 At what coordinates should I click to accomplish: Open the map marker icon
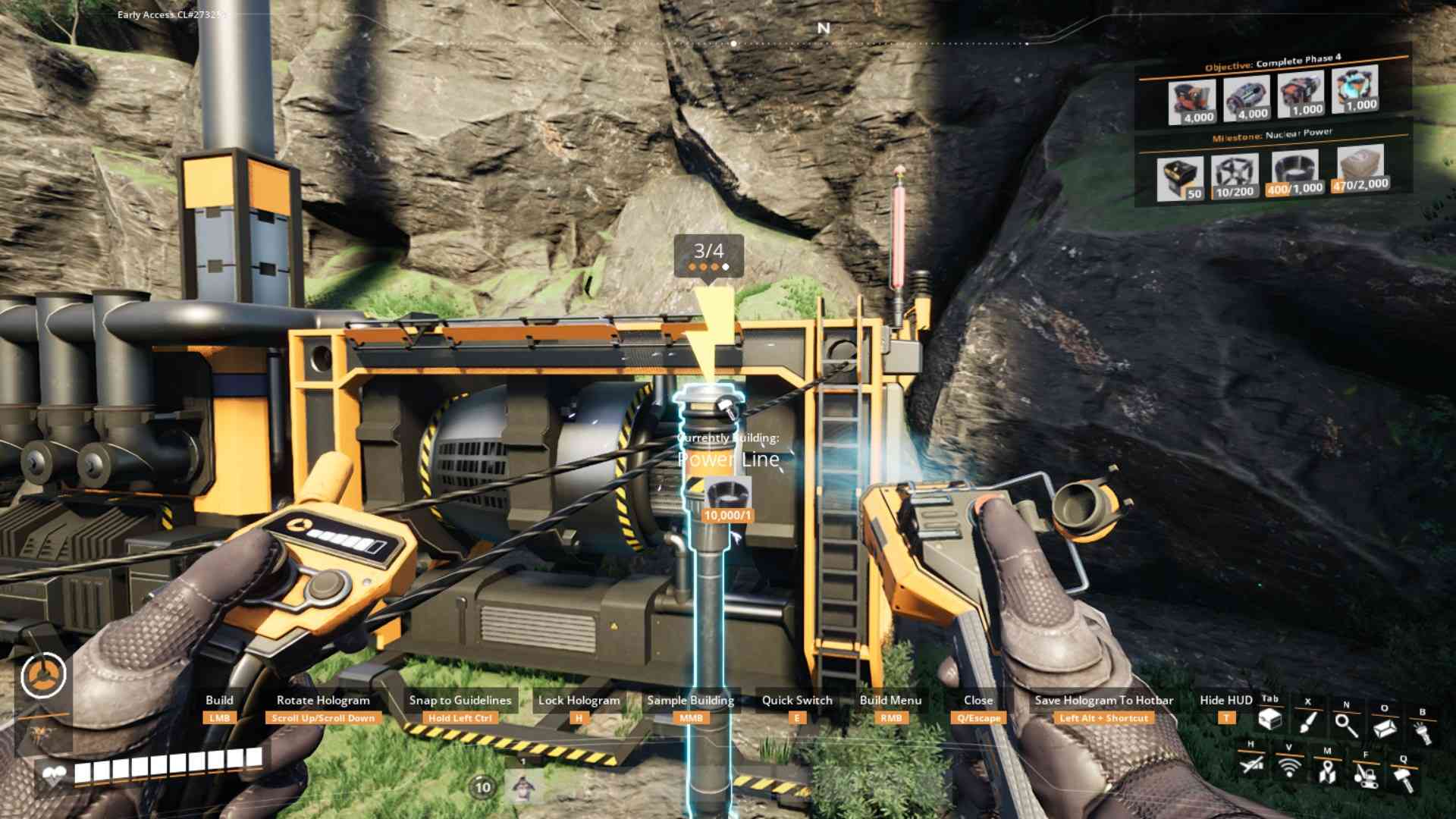tap(1326, 771)
